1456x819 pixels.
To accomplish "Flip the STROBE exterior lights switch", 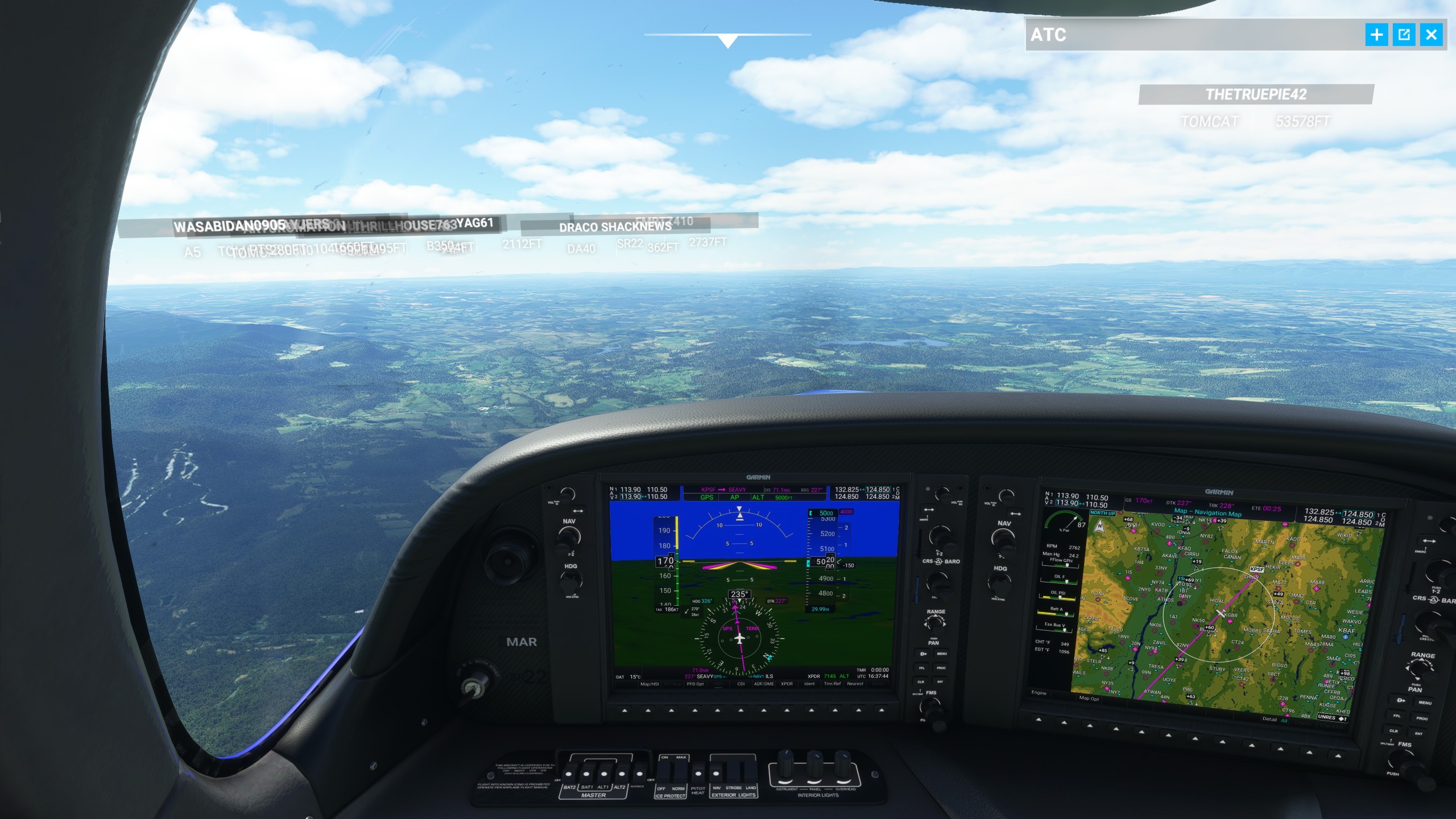I will coord(734,771).
